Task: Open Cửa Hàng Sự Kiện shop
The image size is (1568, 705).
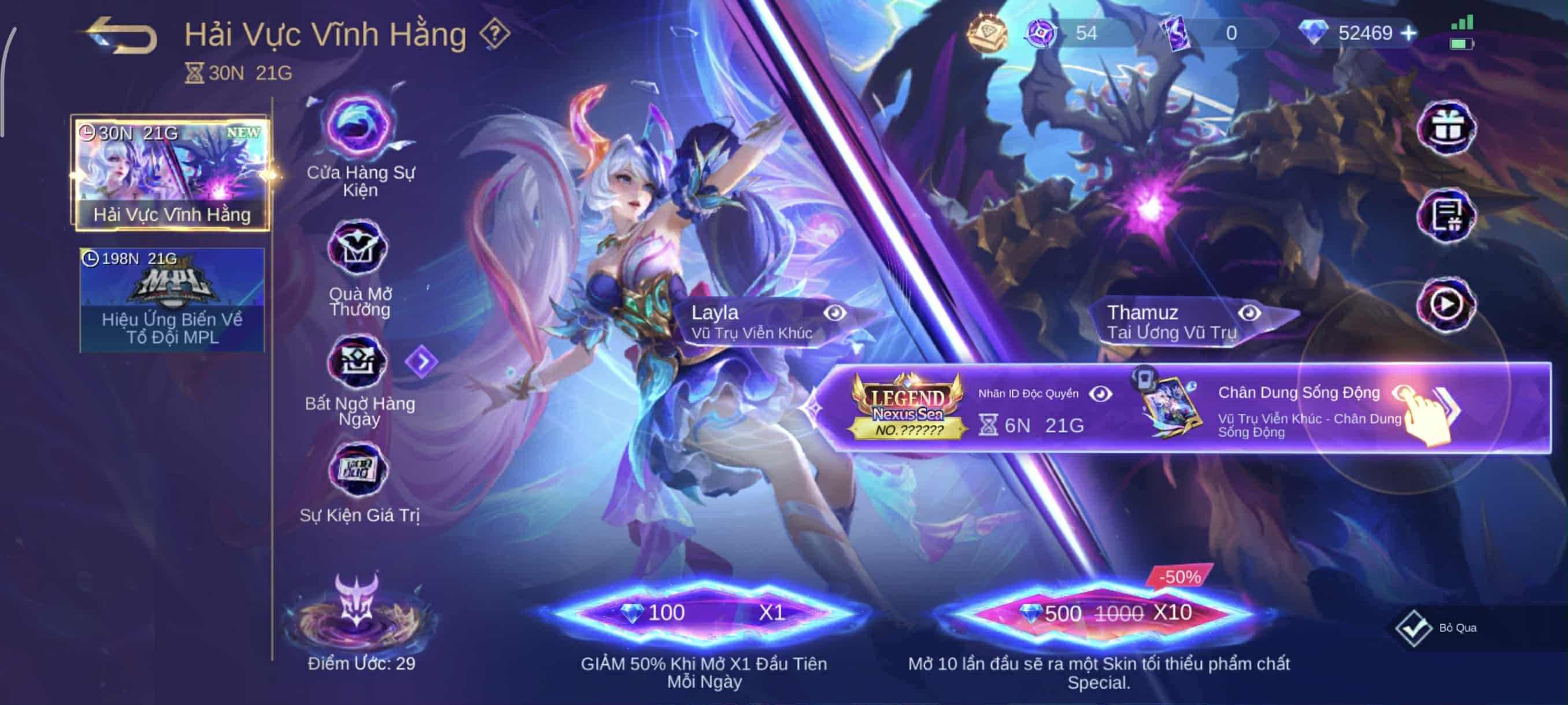Action: (x=360, y=128)
